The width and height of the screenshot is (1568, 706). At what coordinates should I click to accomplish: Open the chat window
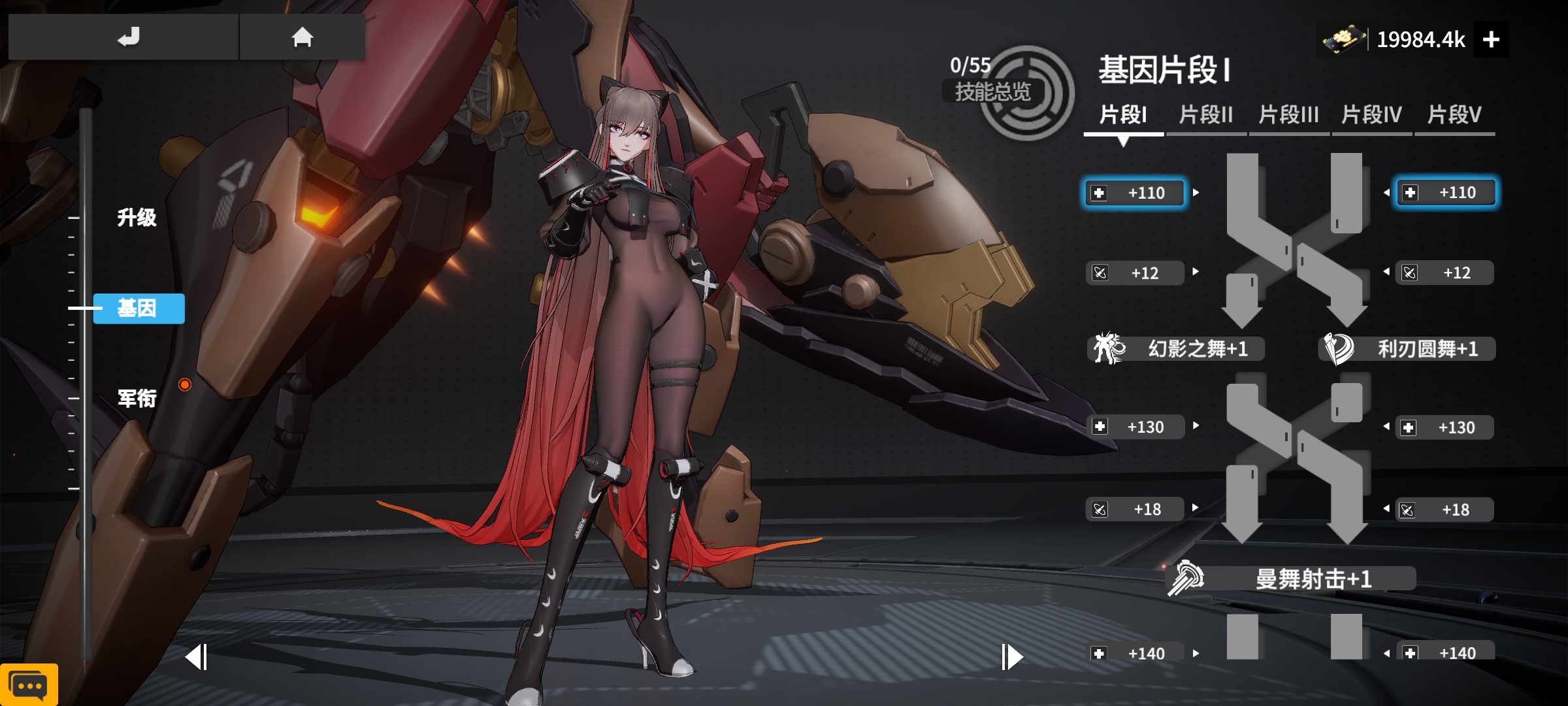(x=29, y=685)
